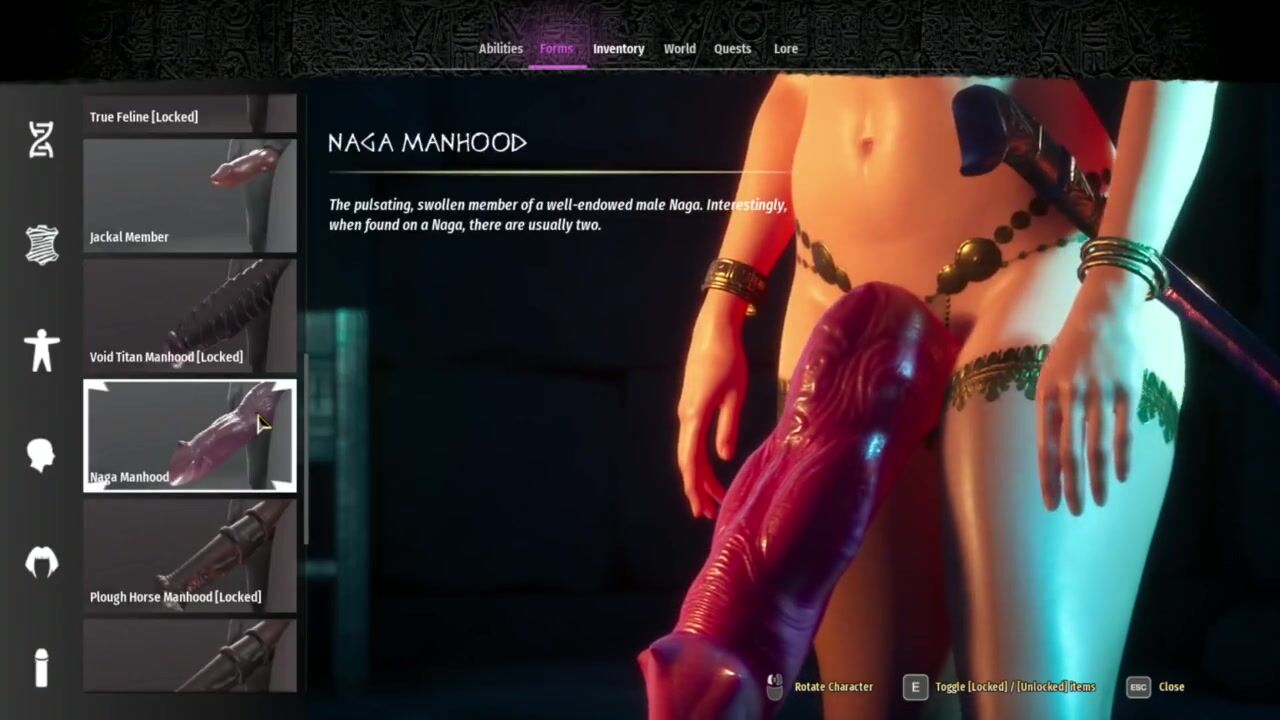Select the Forms tab
The width and height of the screenshot is (1280, 720).
click(x=556, y=48)
